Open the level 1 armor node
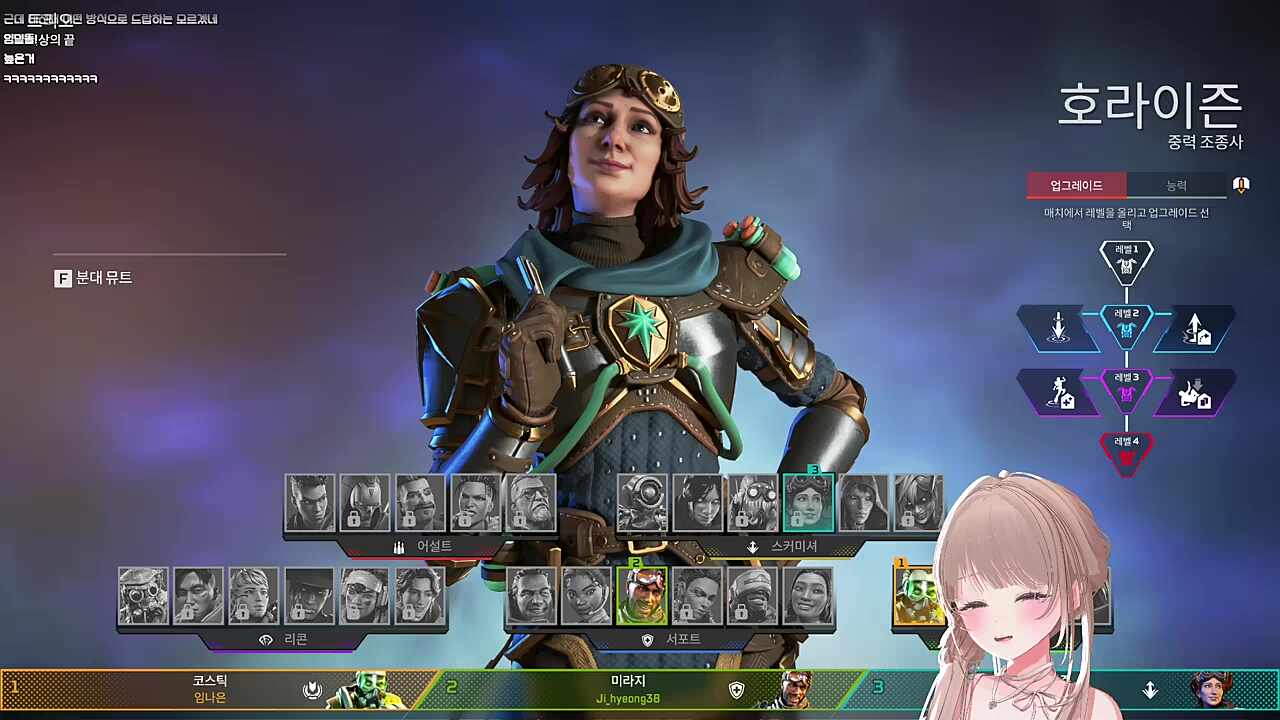Viewport: 1280px width, 720px height. point(1127,262)
